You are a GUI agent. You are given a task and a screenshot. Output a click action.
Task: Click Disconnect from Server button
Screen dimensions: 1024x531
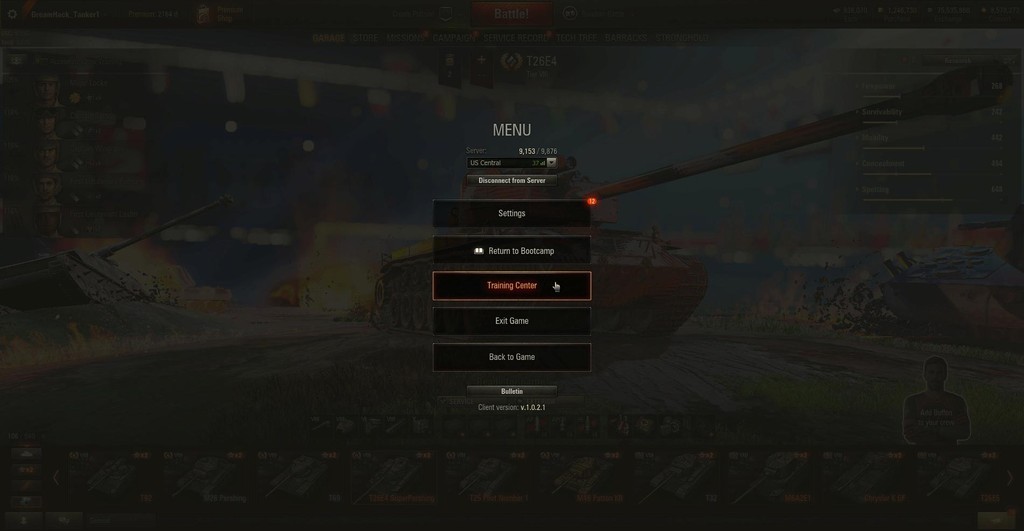point(511,181)
